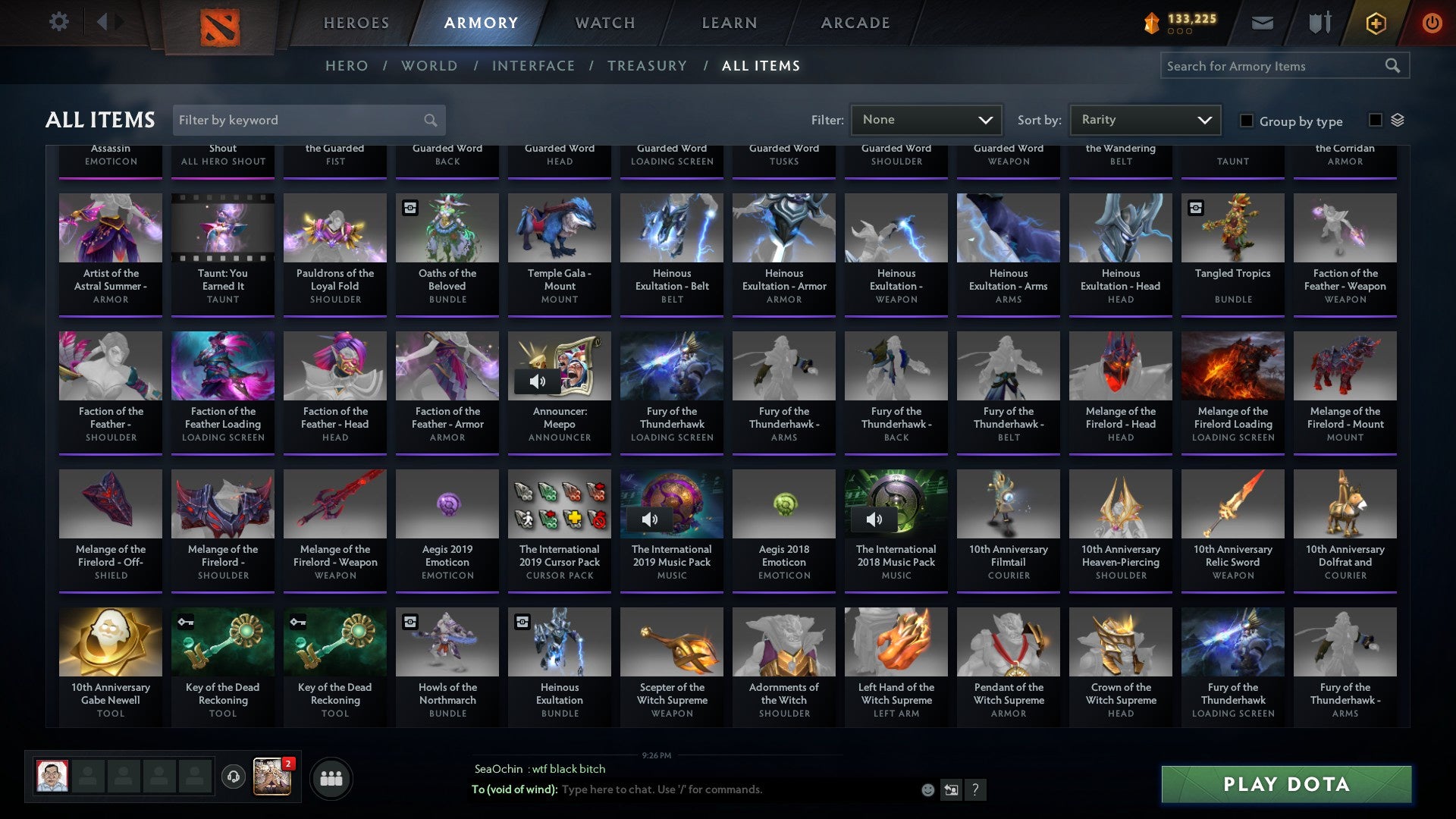Open the Filter dropdown set to None
1456x819 pixels.
point(925,119)
